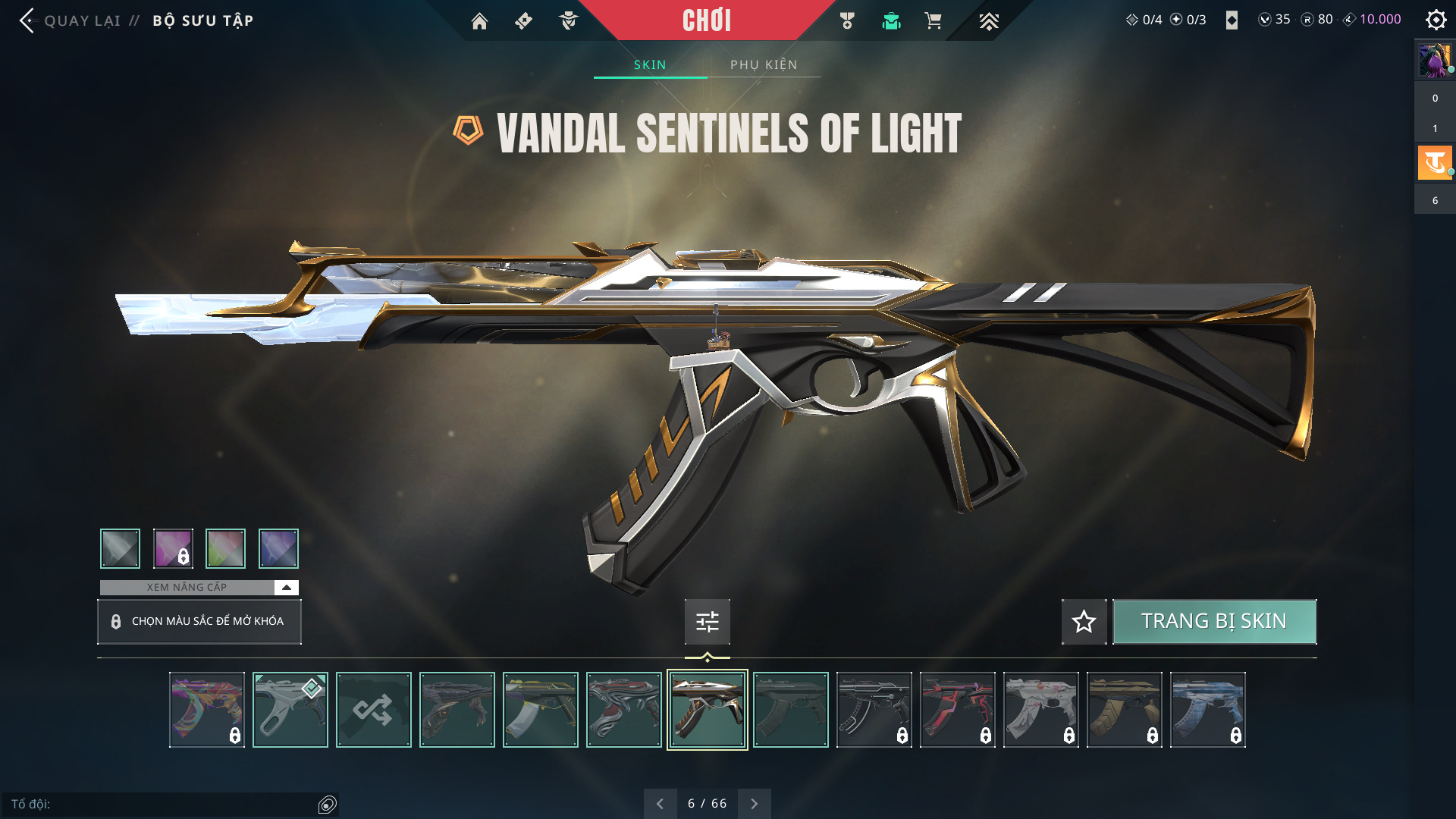1456x819 pixels.
Task: Click the red CHƠI play button
Action: point(706,20)
